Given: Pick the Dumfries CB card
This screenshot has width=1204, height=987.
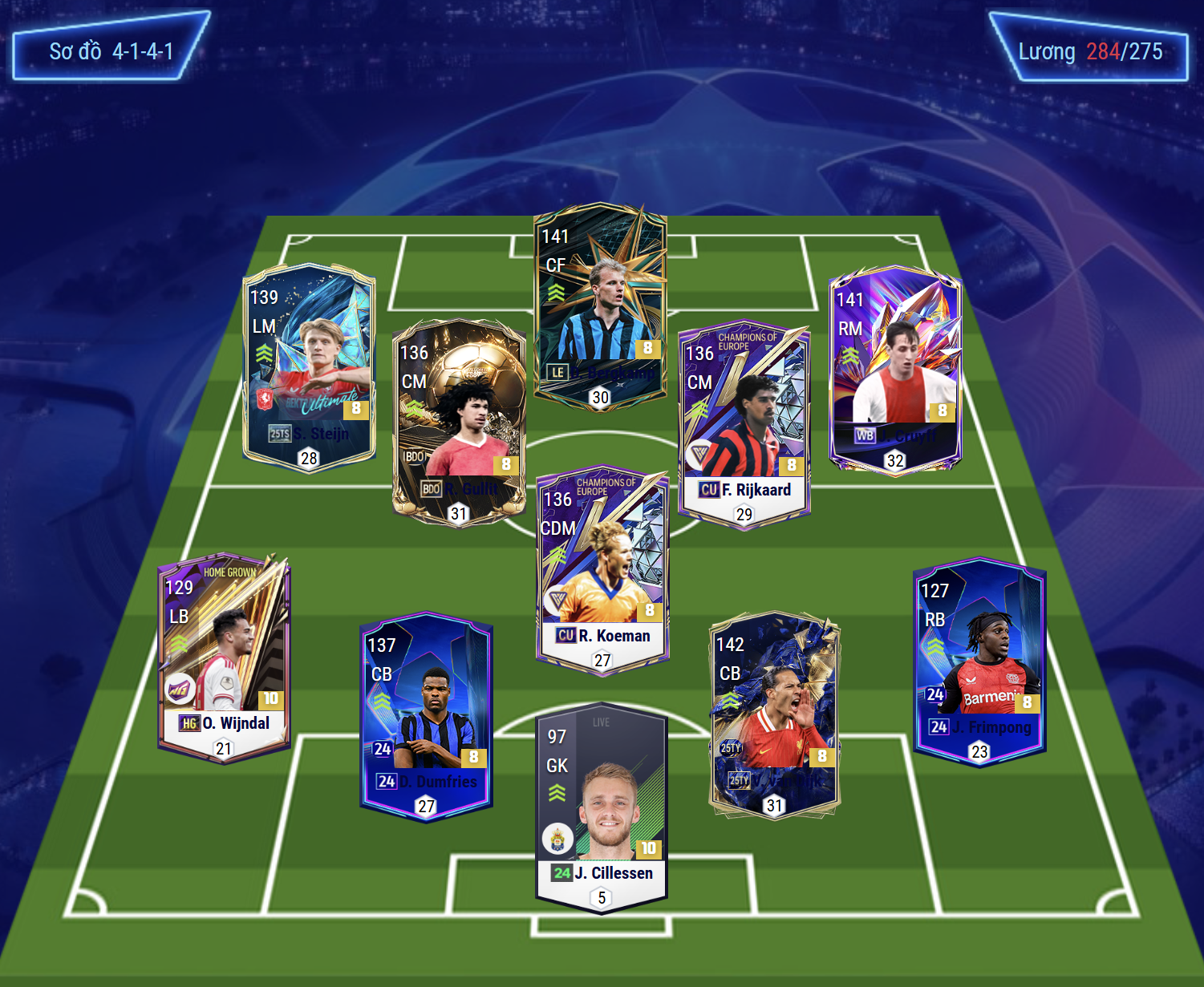Looking at the screenshot, I should pos(426,716).
